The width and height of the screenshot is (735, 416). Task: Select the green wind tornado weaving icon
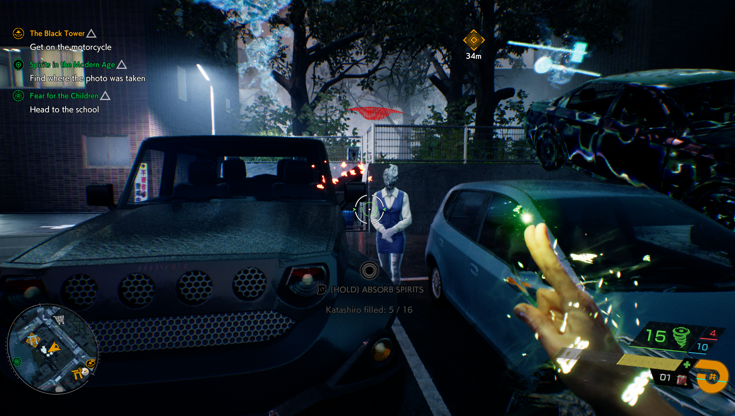point(682,336)
